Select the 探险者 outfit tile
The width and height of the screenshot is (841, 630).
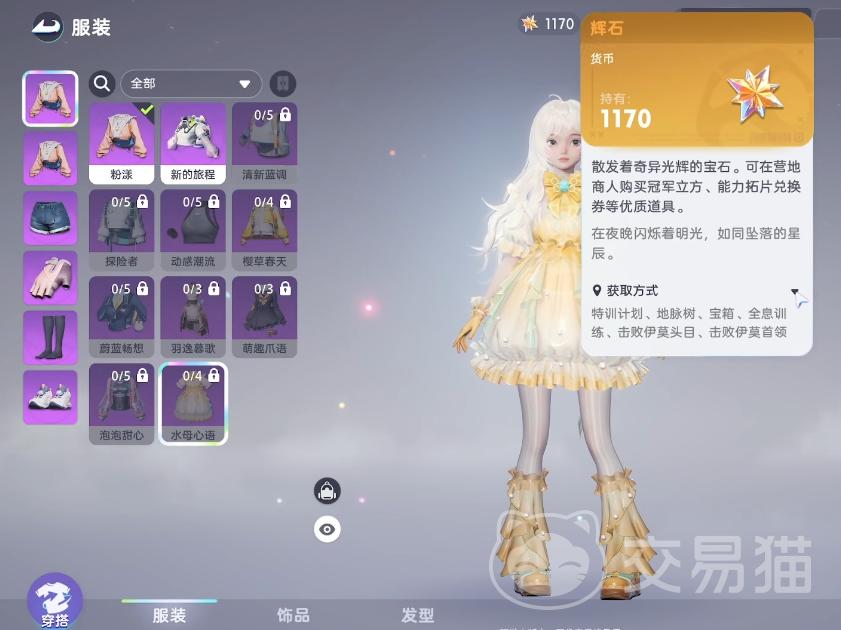pyautogui.click(x=122, y=229)
